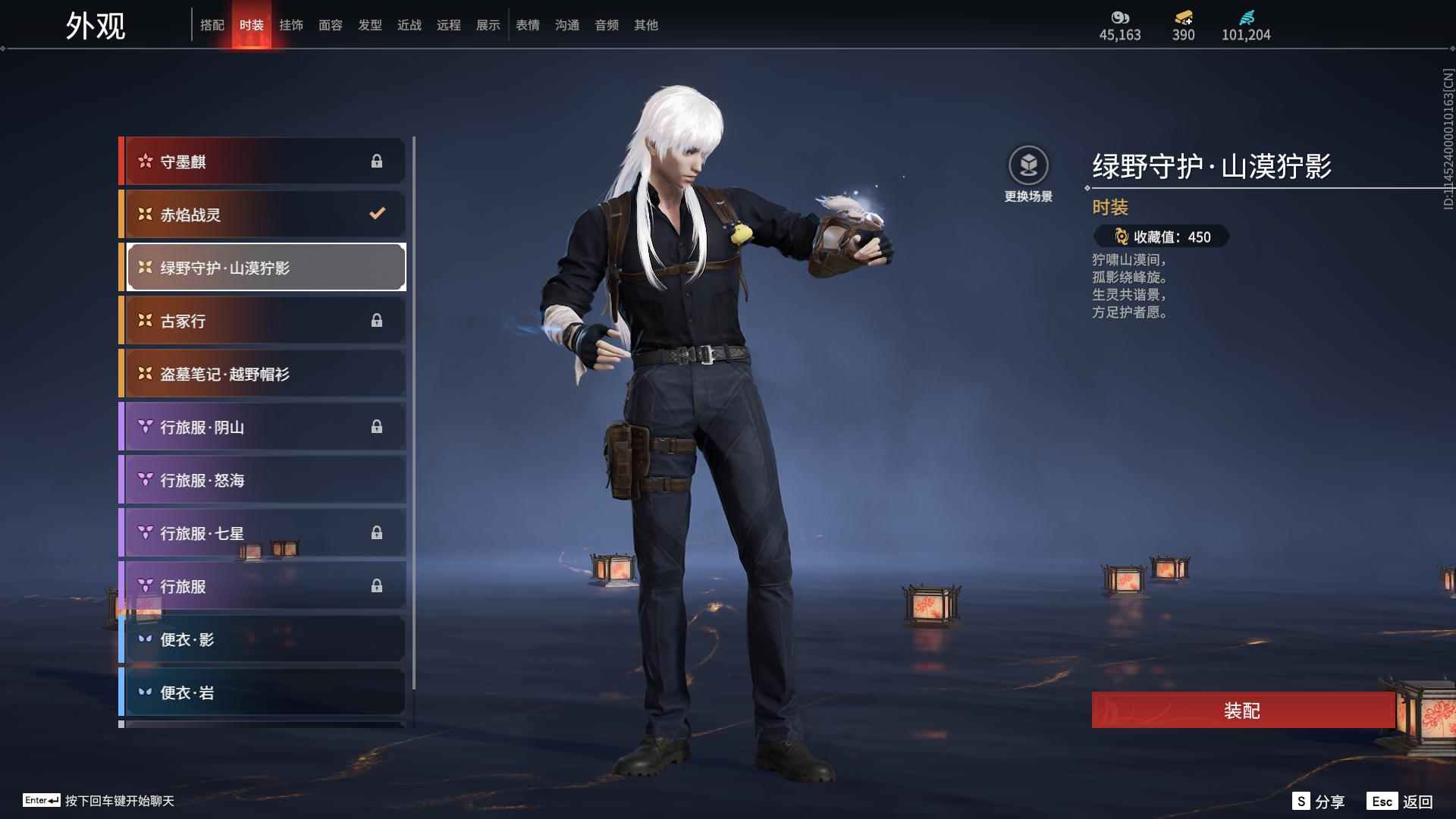Open the 近战 category tab

[x=409, y=25]
